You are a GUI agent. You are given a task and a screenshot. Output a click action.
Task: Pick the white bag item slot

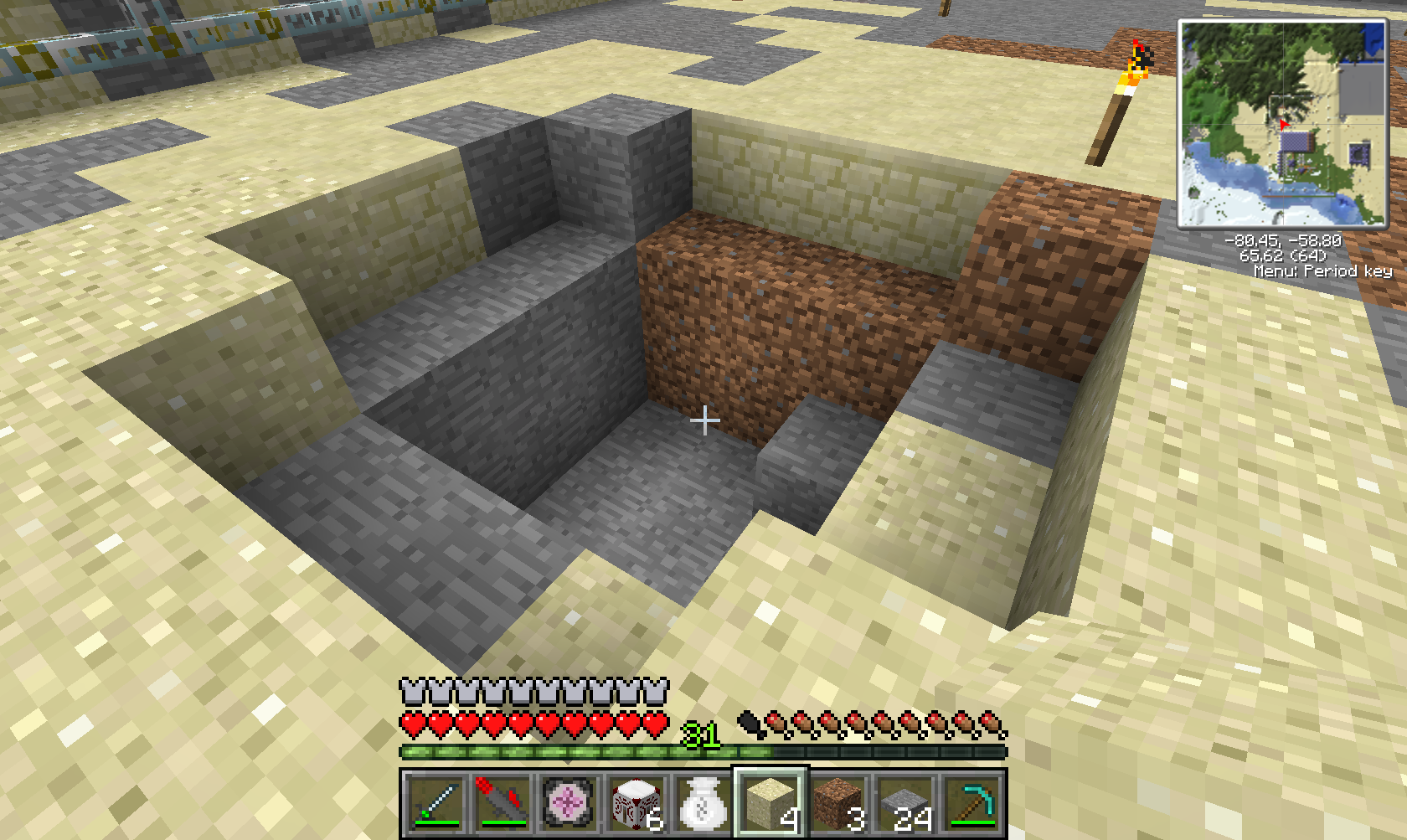(703, 803)
